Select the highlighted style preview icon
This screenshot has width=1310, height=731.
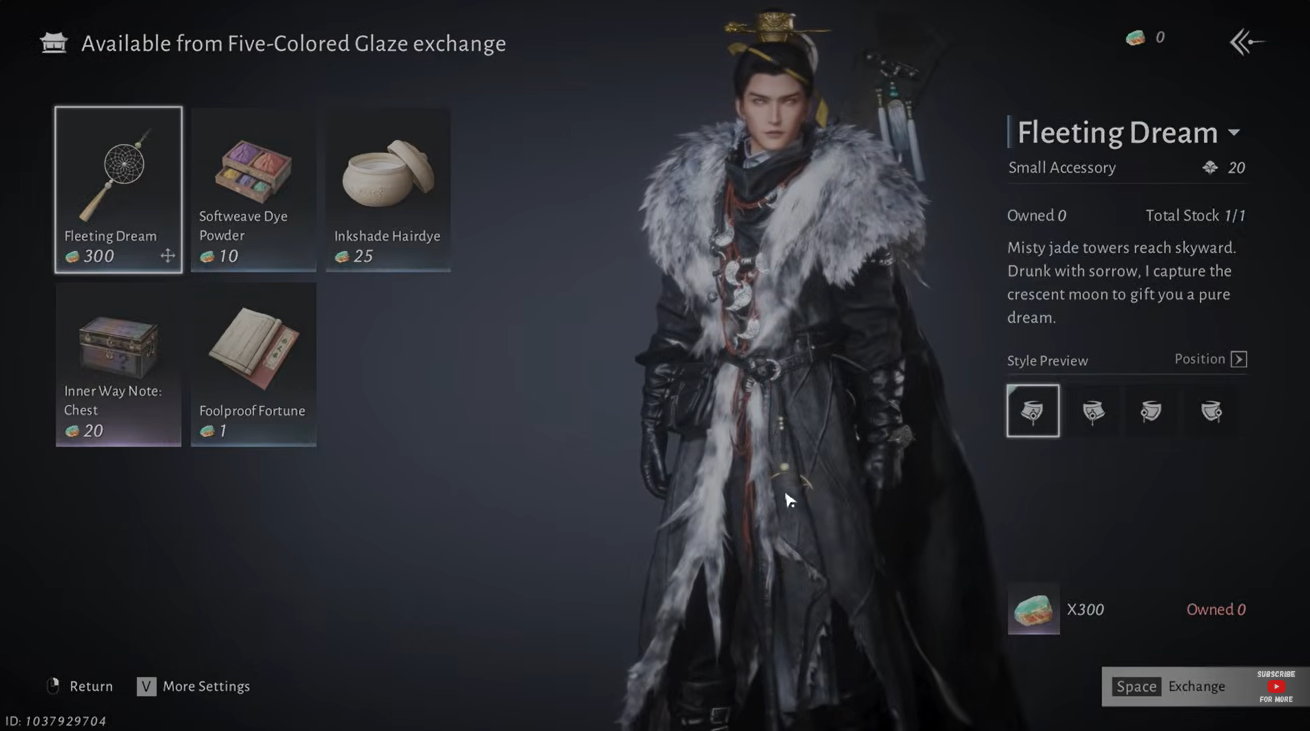(x=1033, y=410)
